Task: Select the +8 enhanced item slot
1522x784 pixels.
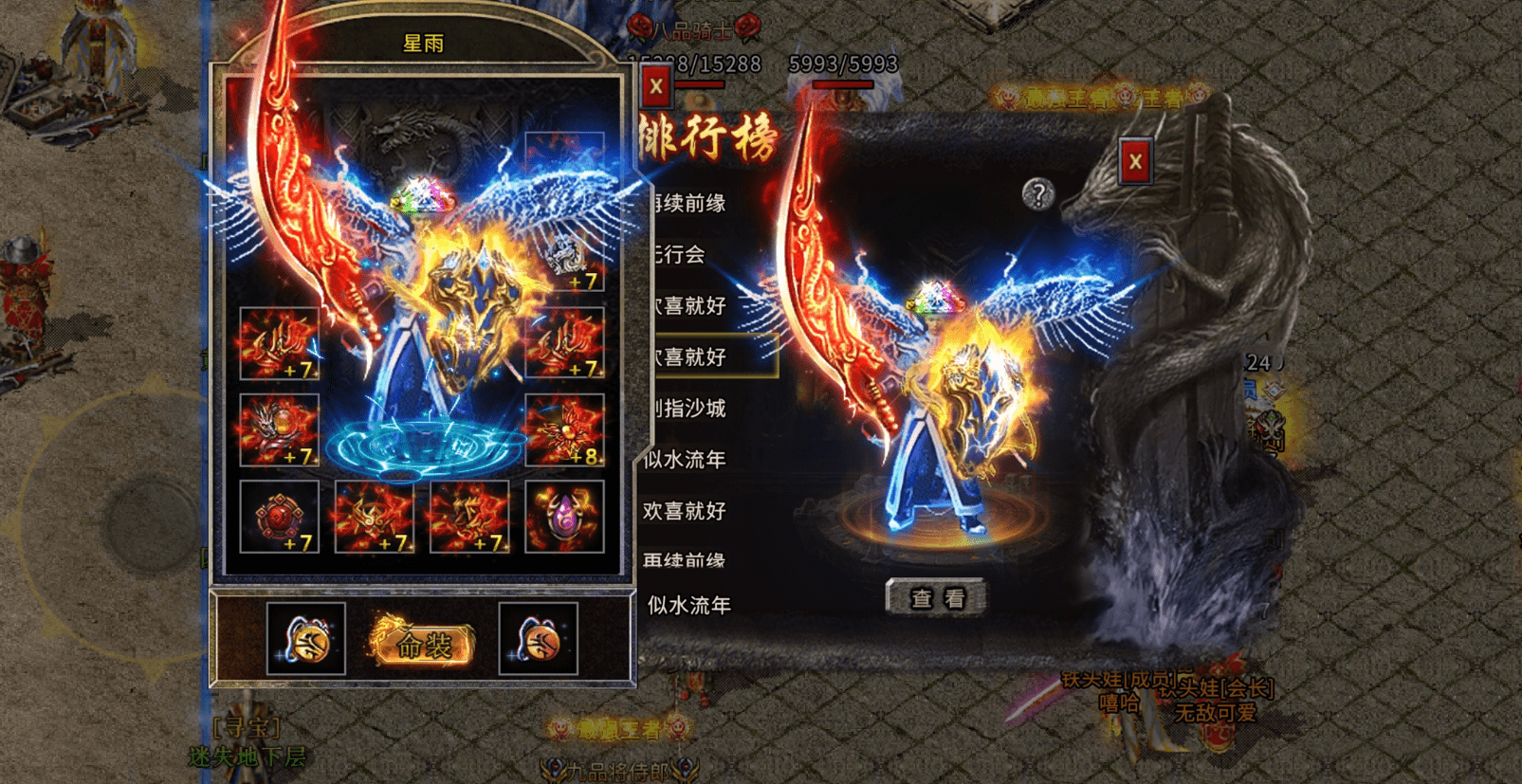Action: (564, 431)
